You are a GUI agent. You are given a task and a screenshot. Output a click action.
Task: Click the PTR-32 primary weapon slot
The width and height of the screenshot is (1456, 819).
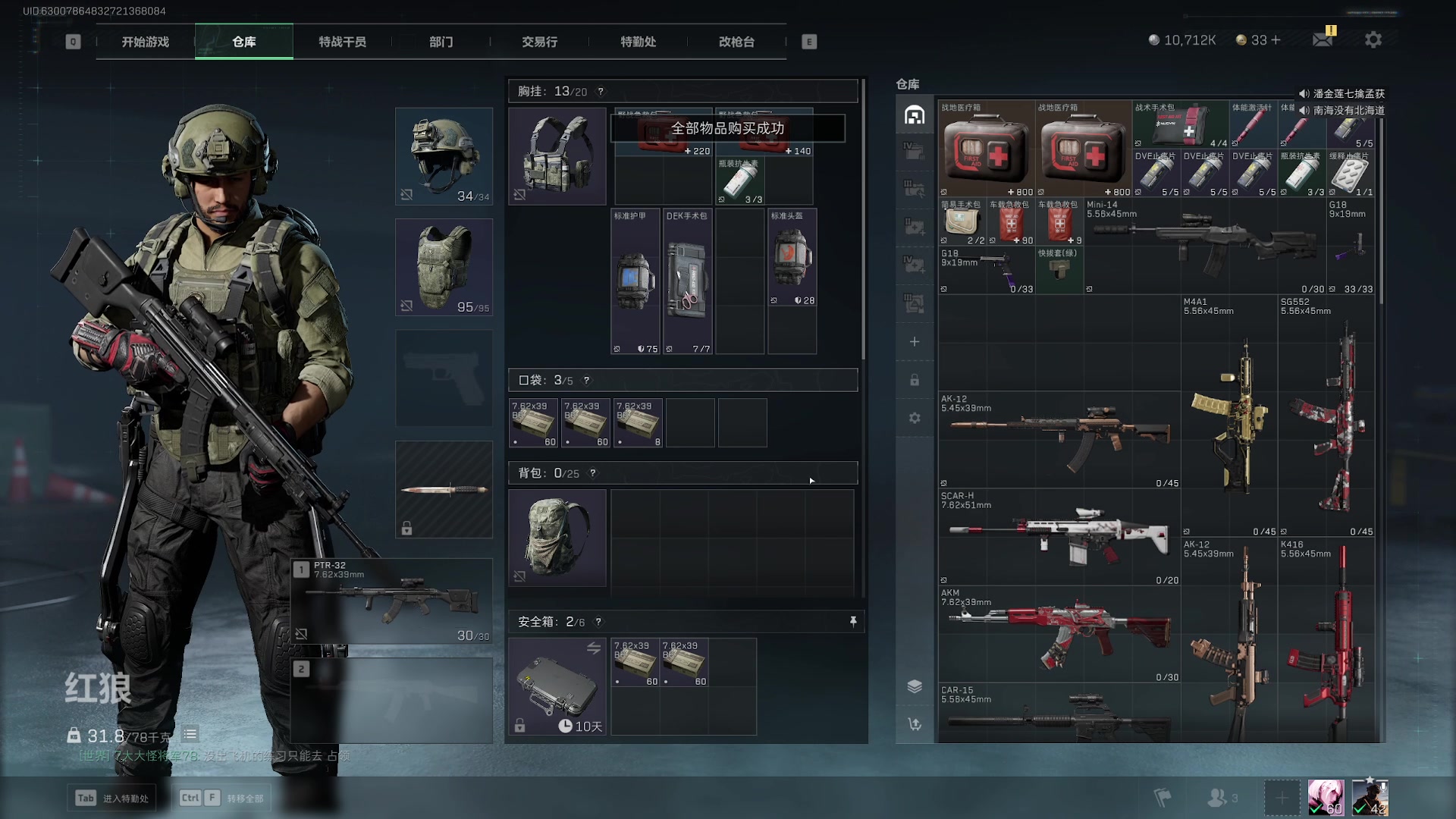tap(392, 601)
